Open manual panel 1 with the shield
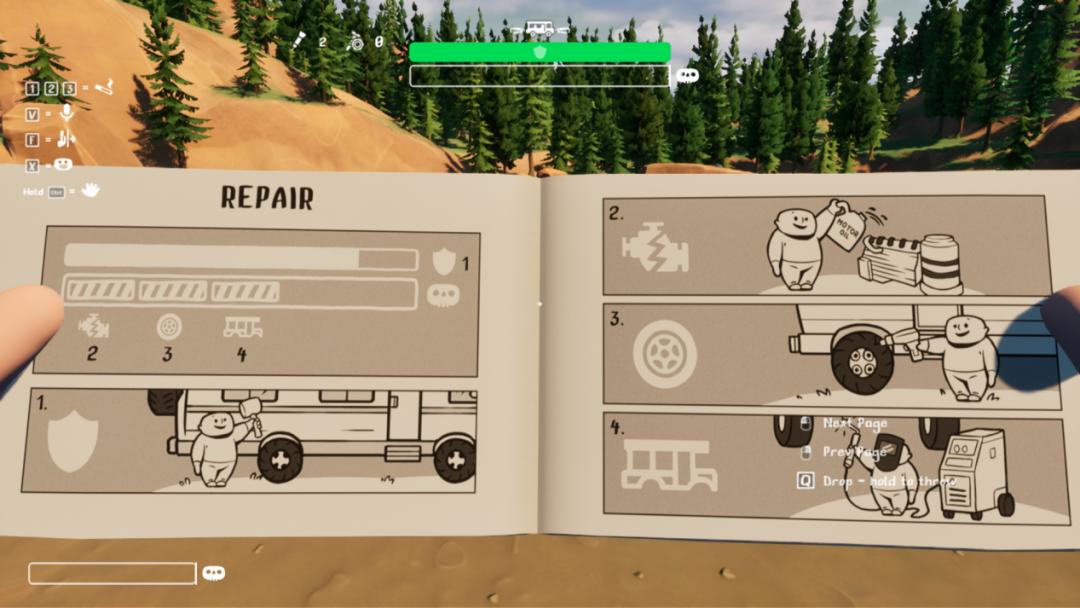 250,439
